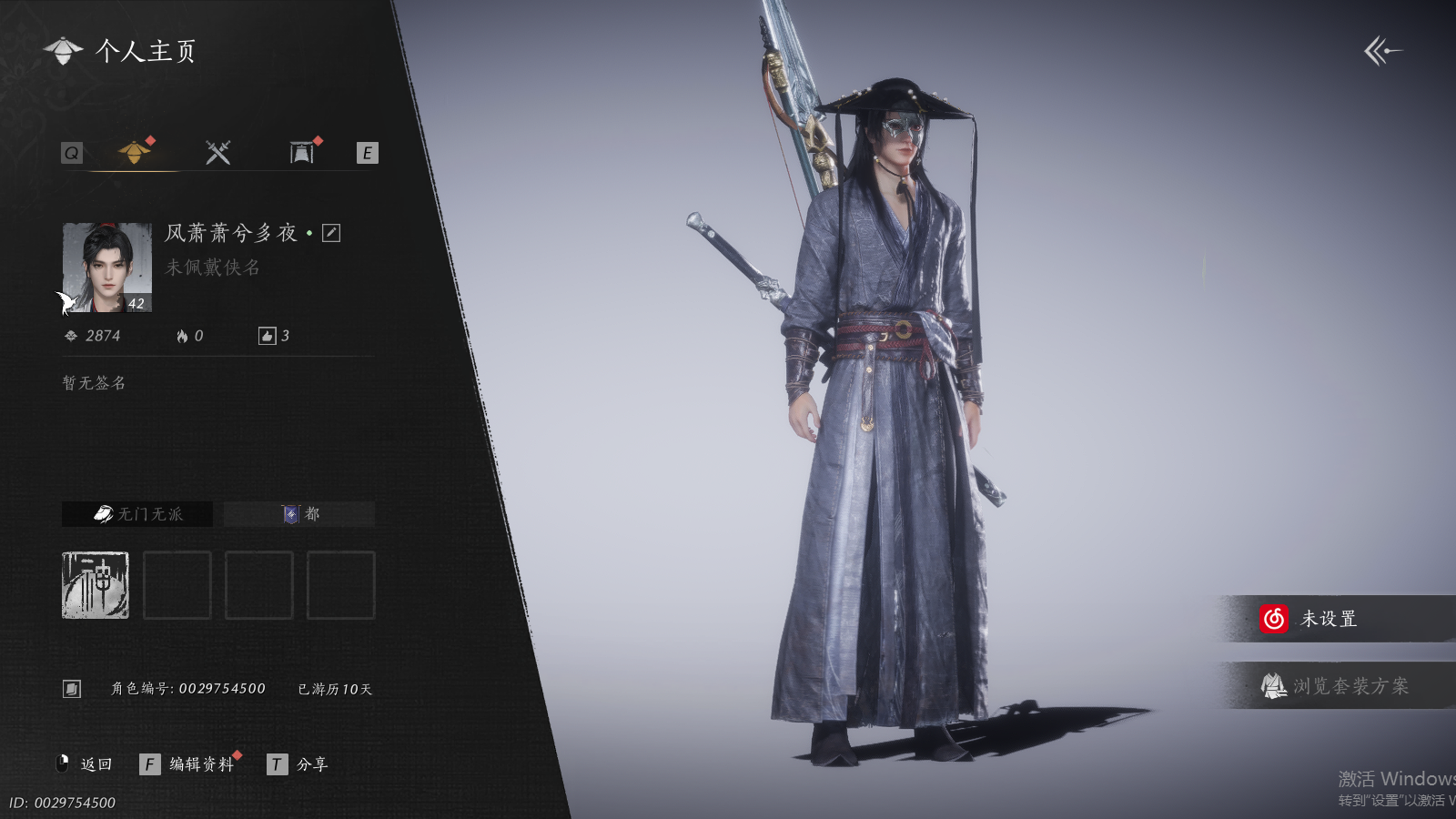This screenshot has width=1456, height=819.
Task: Open the 未设置 music setting
Action: 1328,619
